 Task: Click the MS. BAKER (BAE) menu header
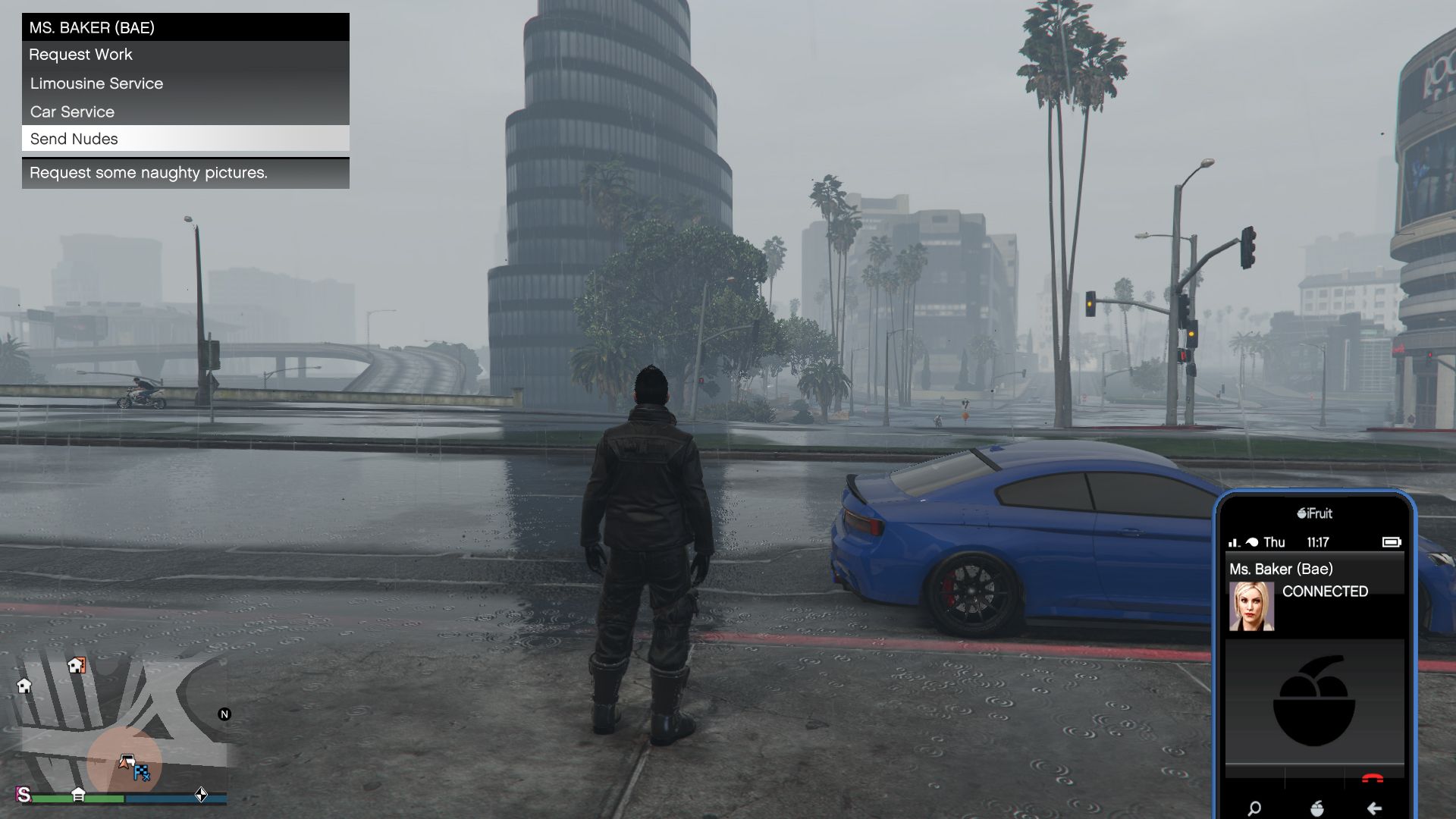tap(91, 27)
